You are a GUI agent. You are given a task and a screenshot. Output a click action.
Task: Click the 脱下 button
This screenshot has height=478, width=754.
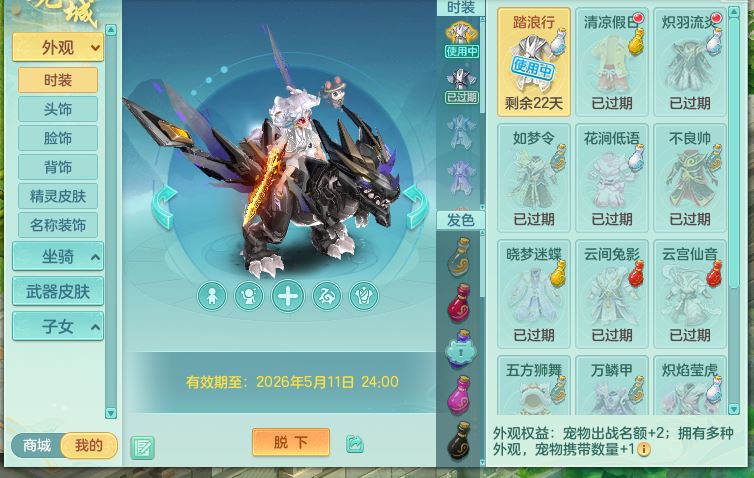tap(290, 442)
